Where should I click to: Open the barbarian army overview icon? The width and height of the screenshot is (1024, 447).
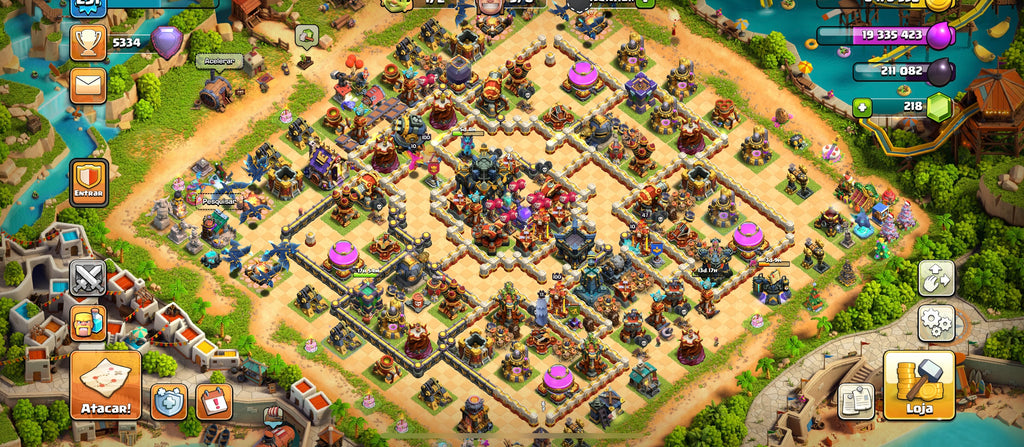click(88, 322)
